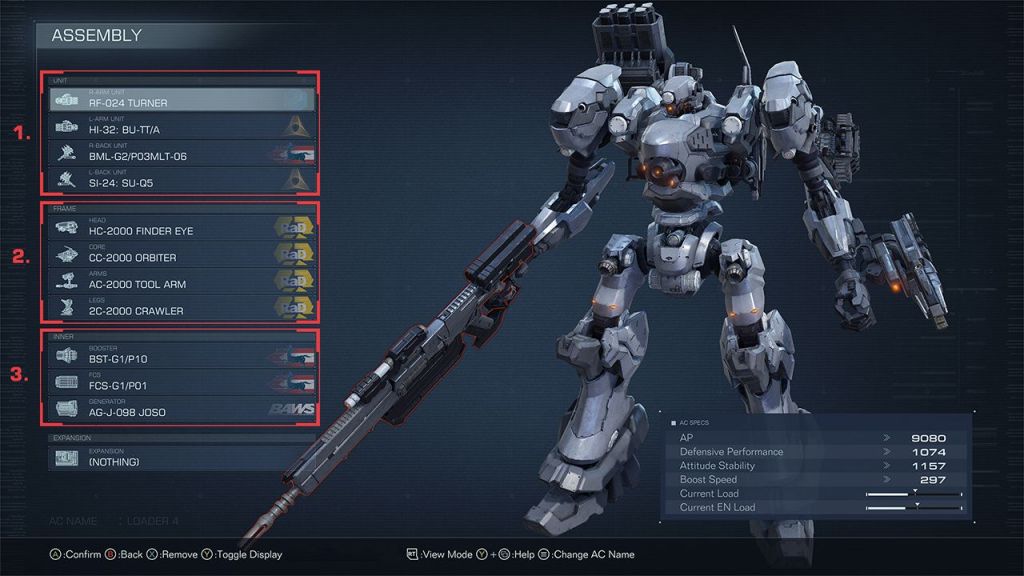1024x576 pixels.
Task: Select the FCS-G1/P01 fire control system
Action: click(x=181, y=382)
